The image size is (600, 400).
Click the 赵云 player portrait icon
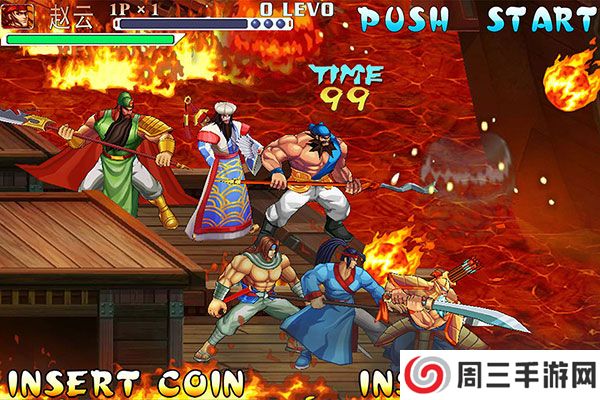point(17,17)
